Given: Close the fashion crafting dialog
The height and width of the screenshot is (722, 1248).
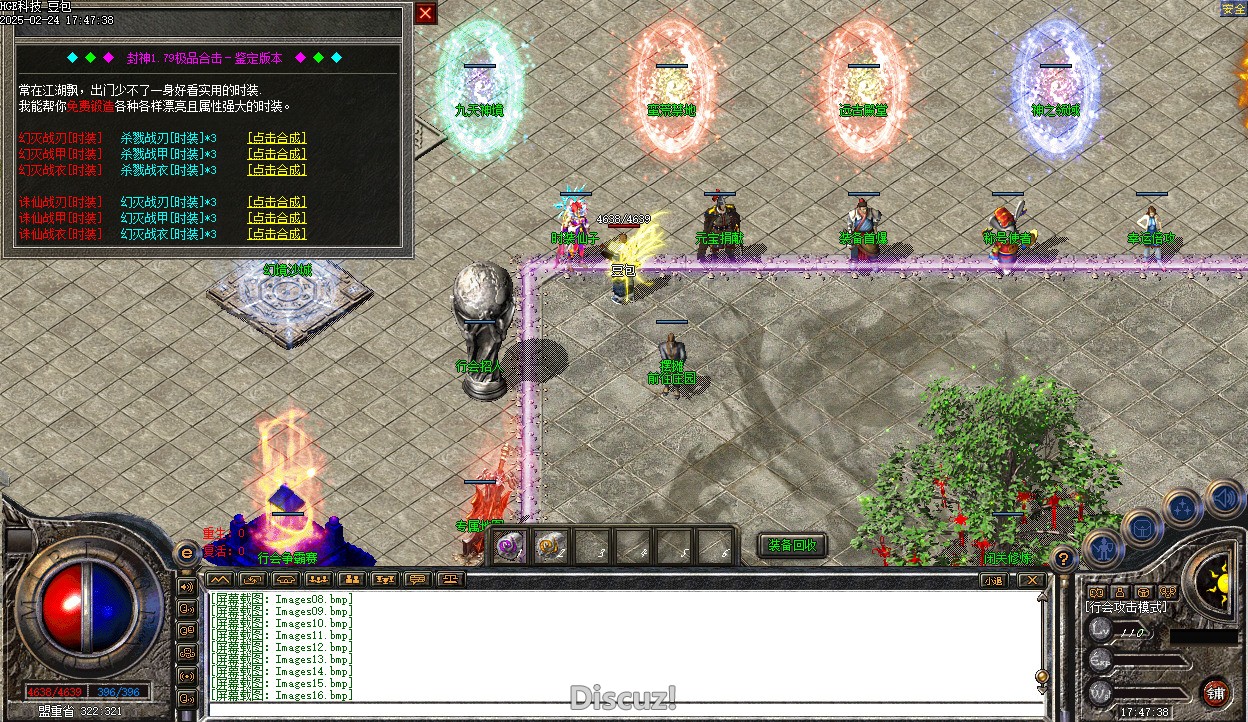Looking at the screenshot, I should coord(426,13).
